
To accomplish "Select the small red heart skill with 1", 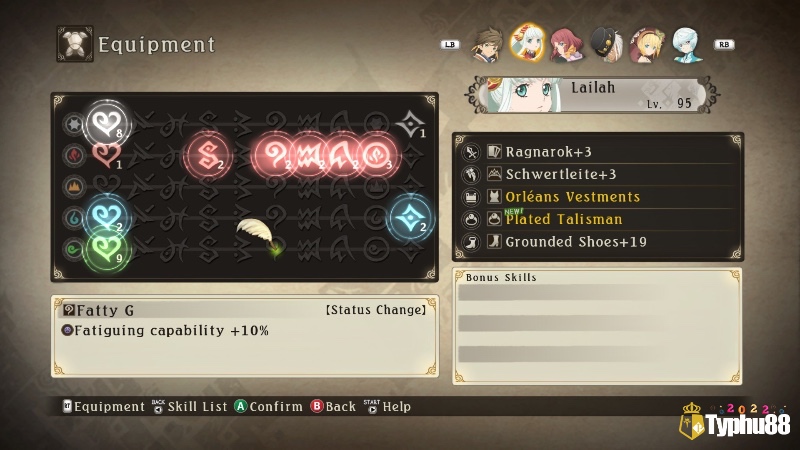I will point(104,154).
